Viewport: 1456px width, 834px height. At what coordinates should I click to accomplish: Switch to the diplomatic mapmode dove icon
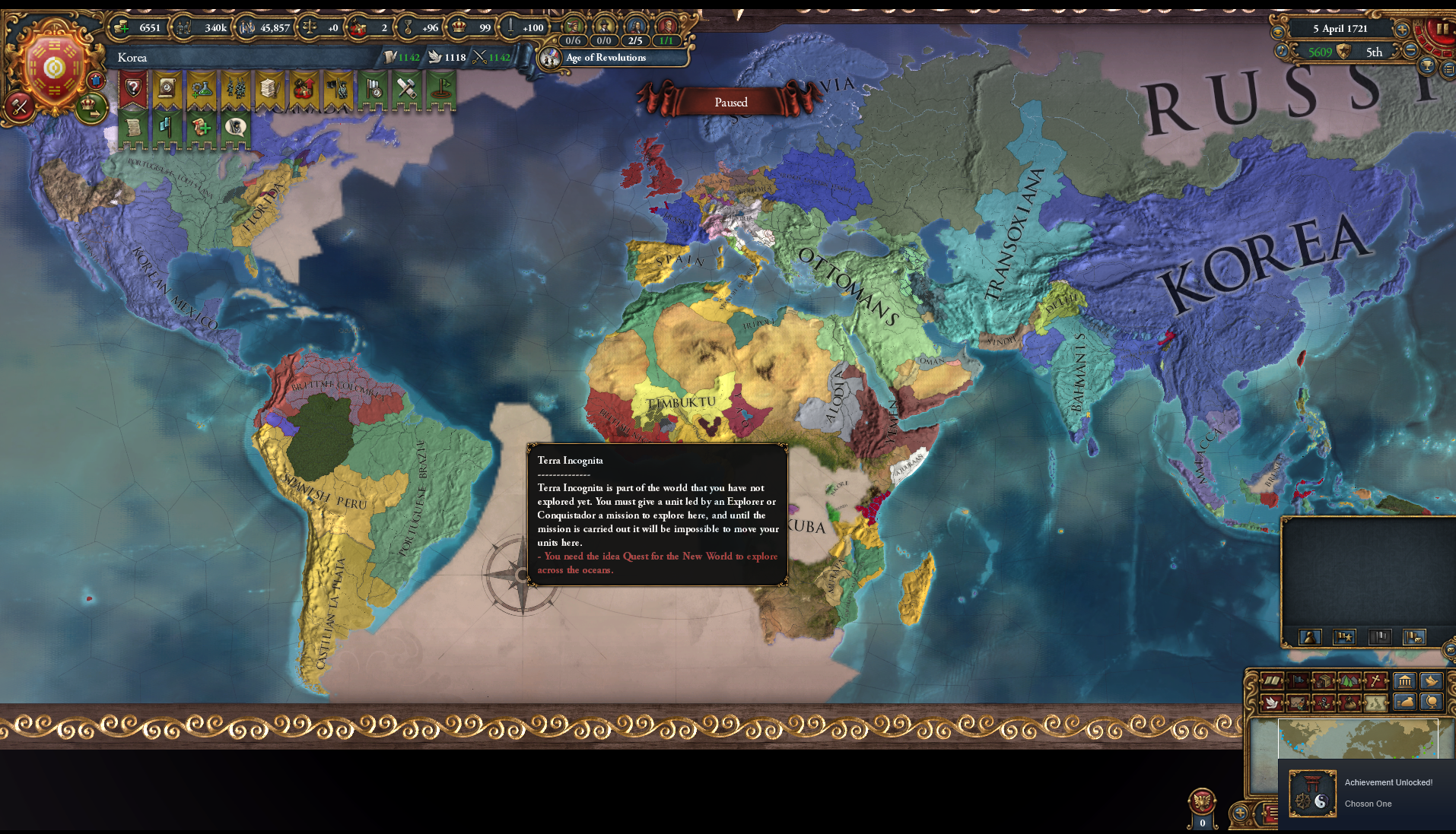pyautogui.click(x=1273, y=704)
